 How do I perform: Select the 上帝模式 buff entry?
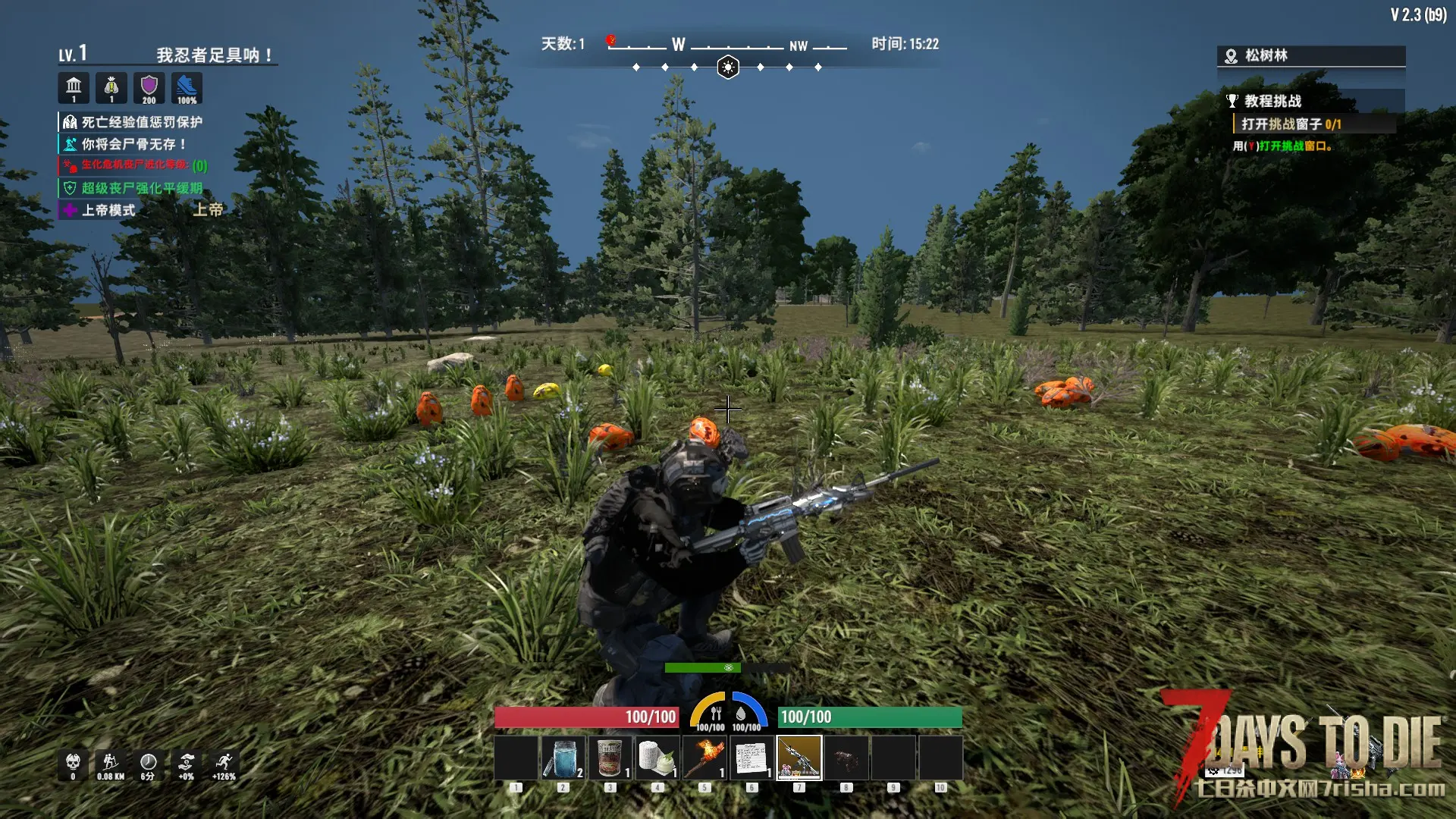coord(108,210)
